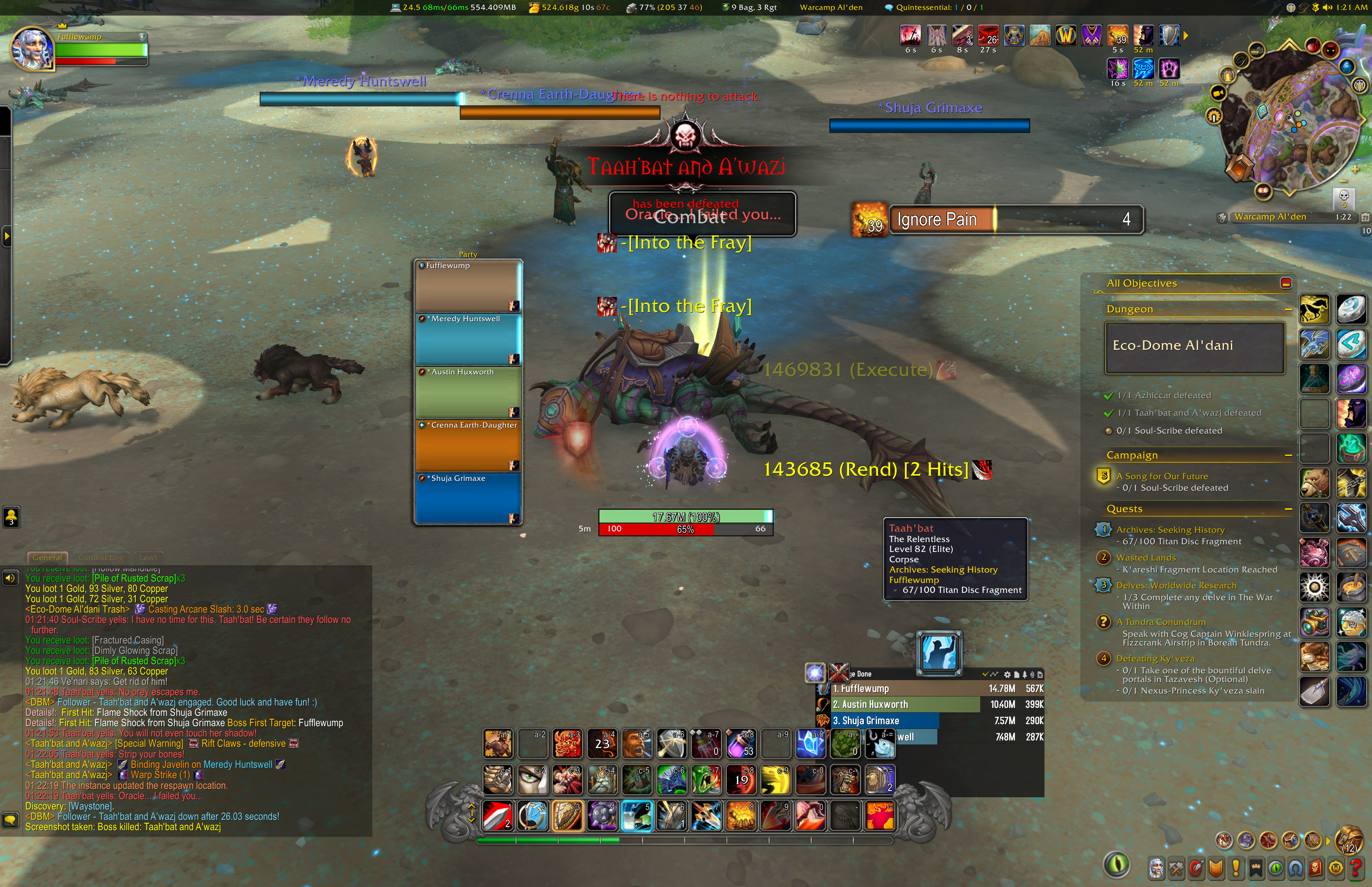The width and height of the screenshot is (1372, 887).
Task: Select the Archives: Seeking History quest entry
Action: click(x=1170, y=530)
